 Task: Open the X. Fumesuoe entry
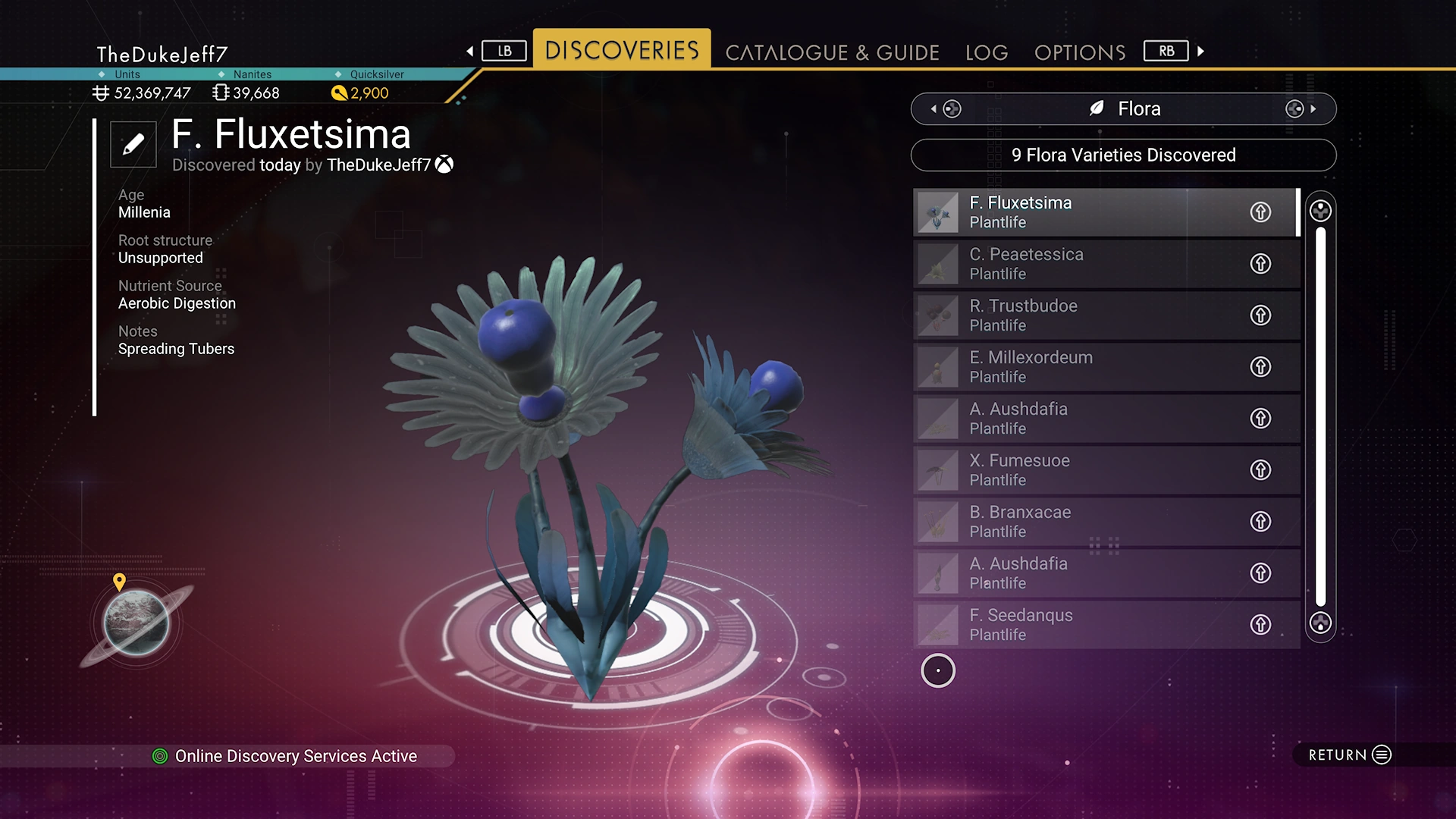click(x=1077, y=470)
